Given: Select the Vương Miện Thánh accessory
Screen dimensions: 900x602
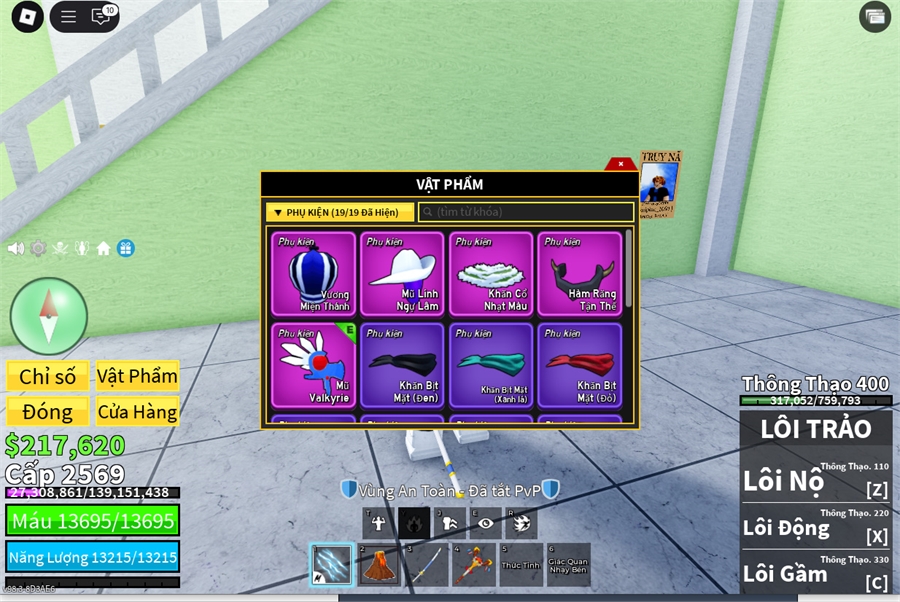Looking at the screenshot, I should click(x=314, y=273).
